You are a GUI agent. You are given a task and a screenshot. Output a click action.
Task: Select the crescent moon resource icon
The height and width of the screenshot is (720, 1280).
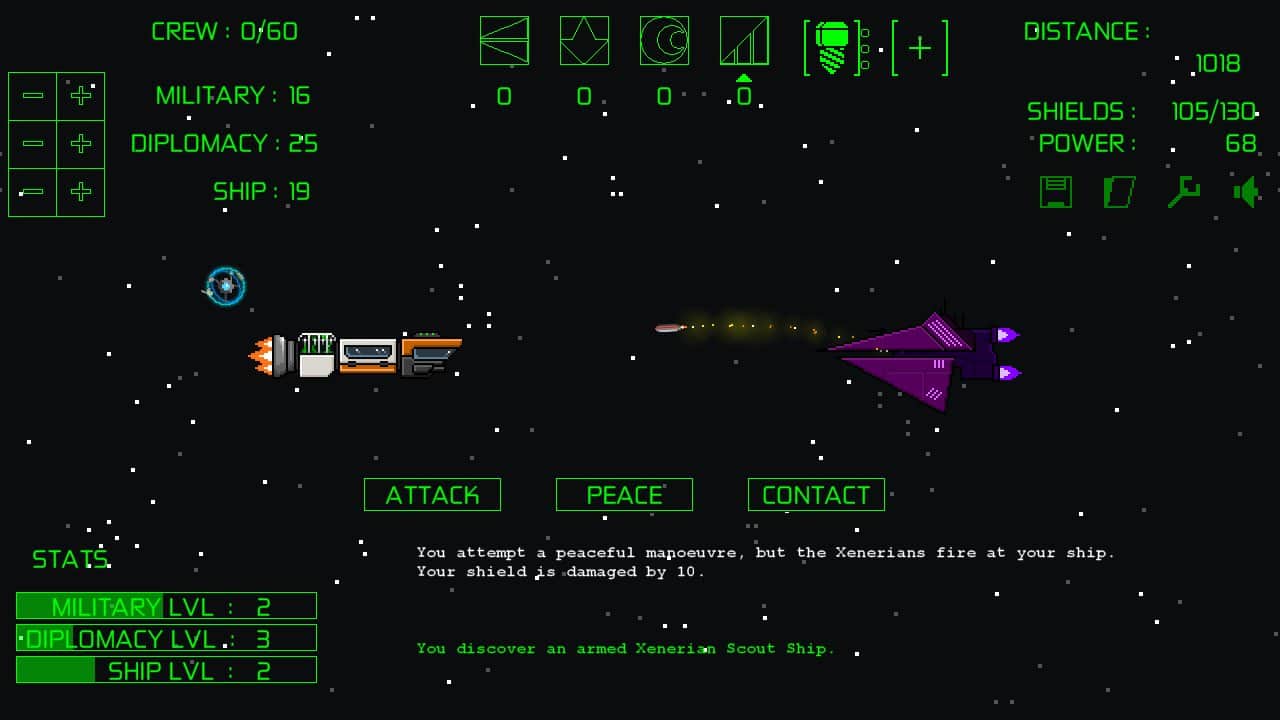click(x=664, y=41)
